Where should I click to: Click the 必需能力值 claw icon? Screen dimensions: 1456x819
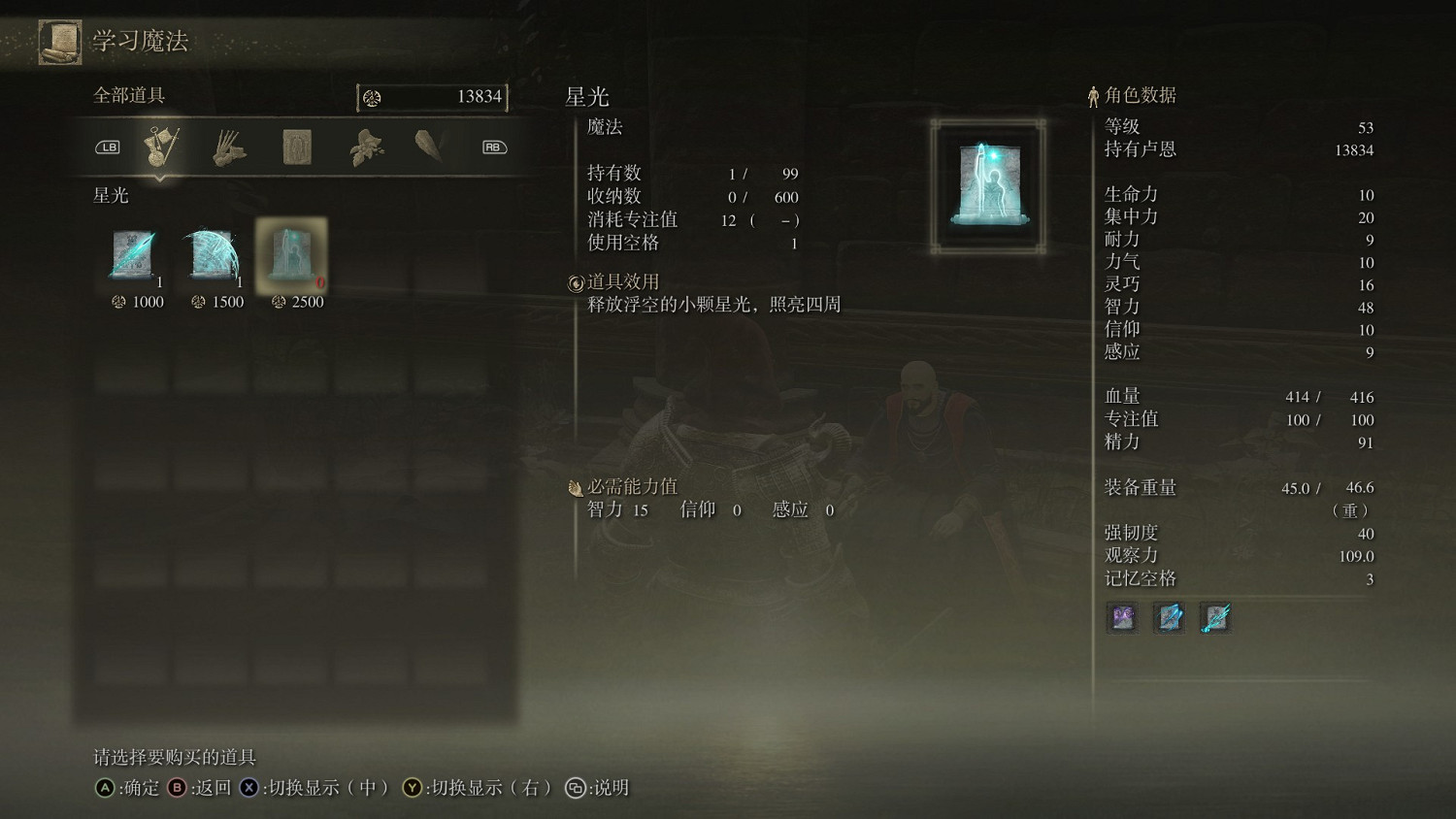click(575, 487)
